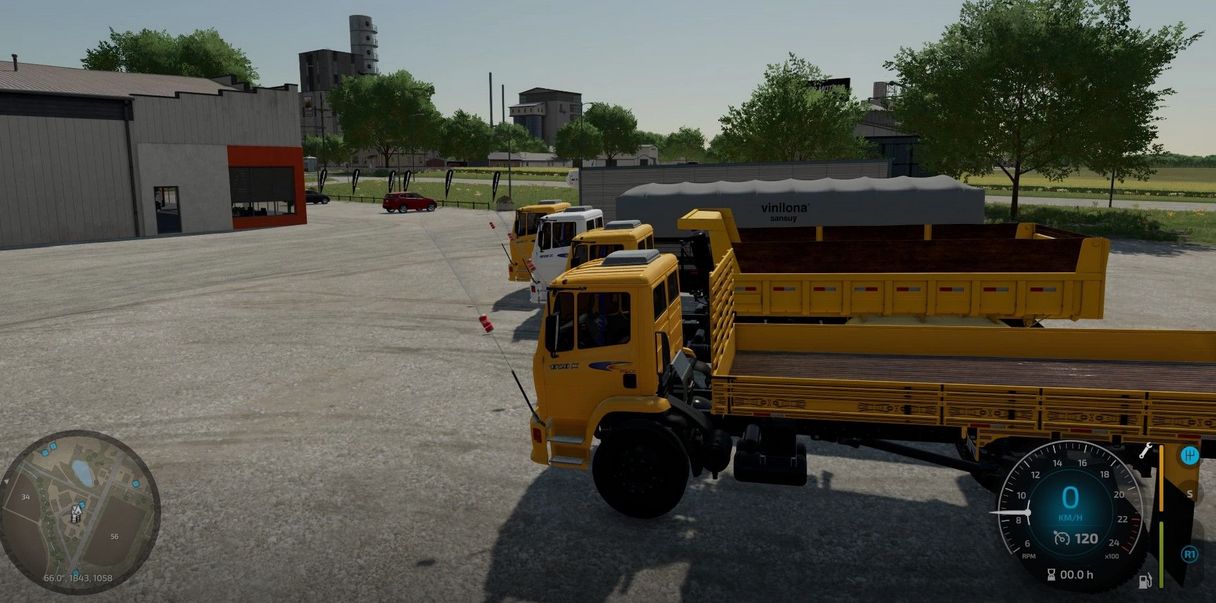Select field 34 on the minimap
Image resolution: width=1216 pixels, height=603 pixels.
(x=25, y=496)
